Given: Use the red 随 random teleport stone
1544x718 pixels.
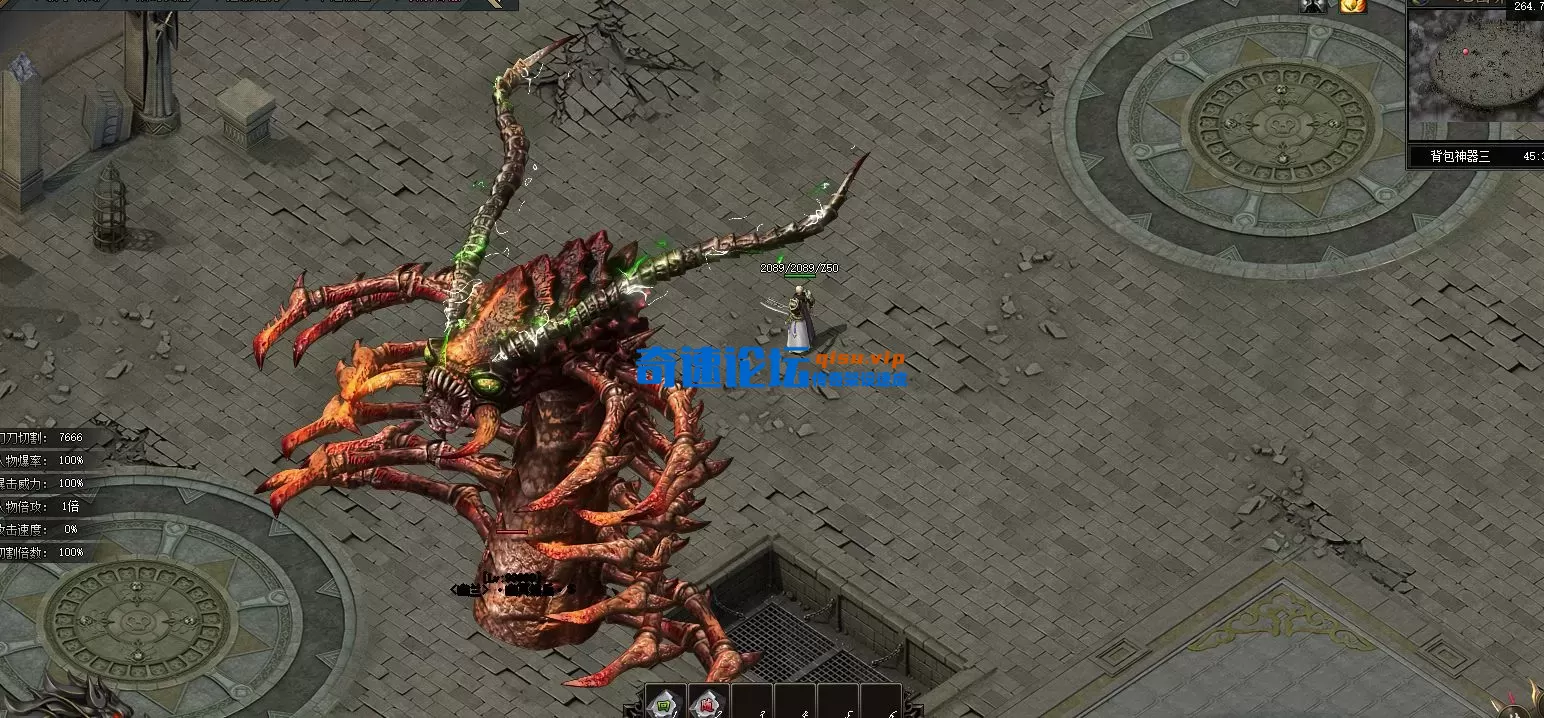Looking at the screenshot, I should coord(708,704).
